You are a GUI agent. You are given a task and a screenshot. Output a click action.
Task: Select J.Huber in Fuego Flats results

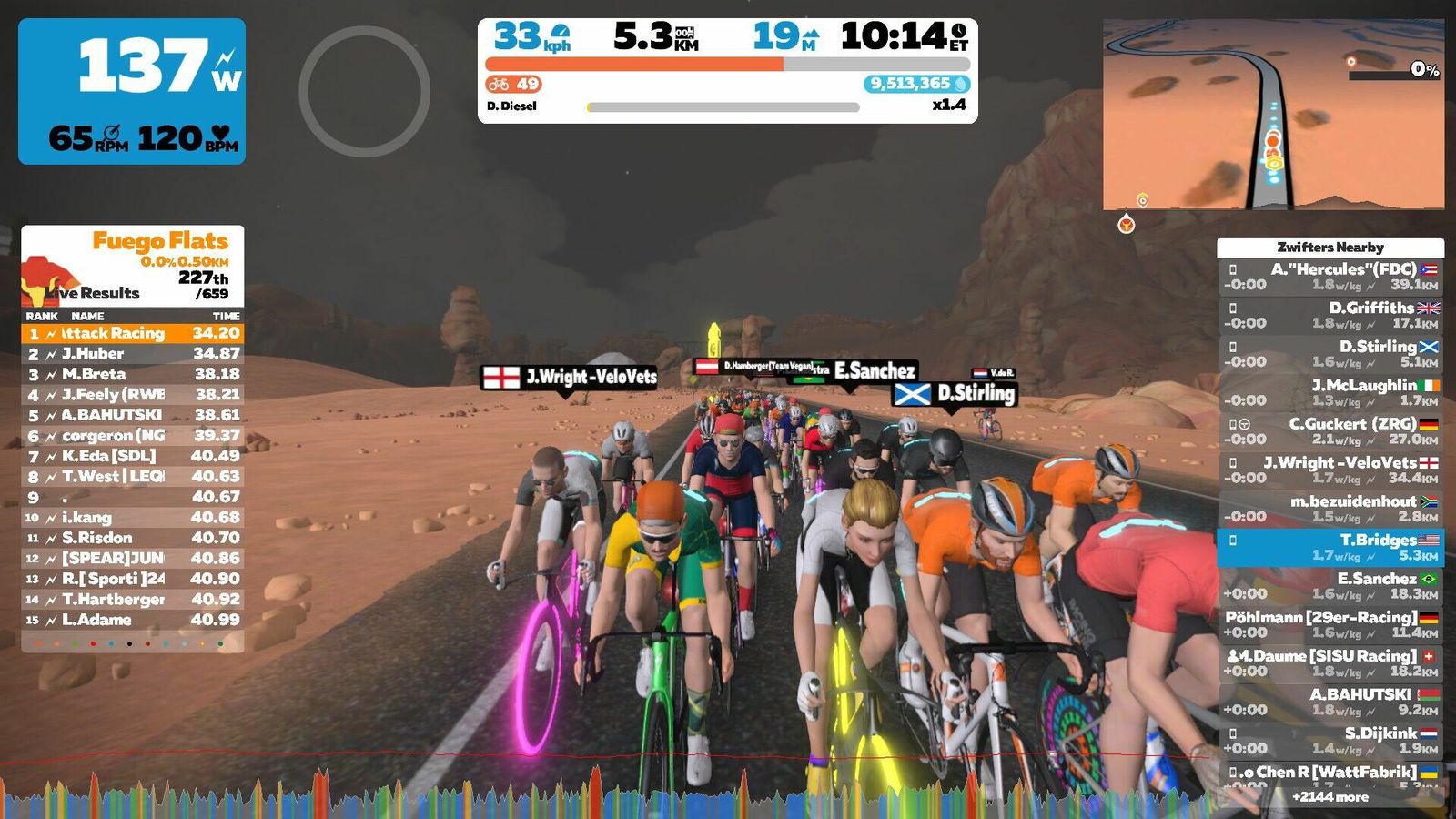click(x=133, y=354)
